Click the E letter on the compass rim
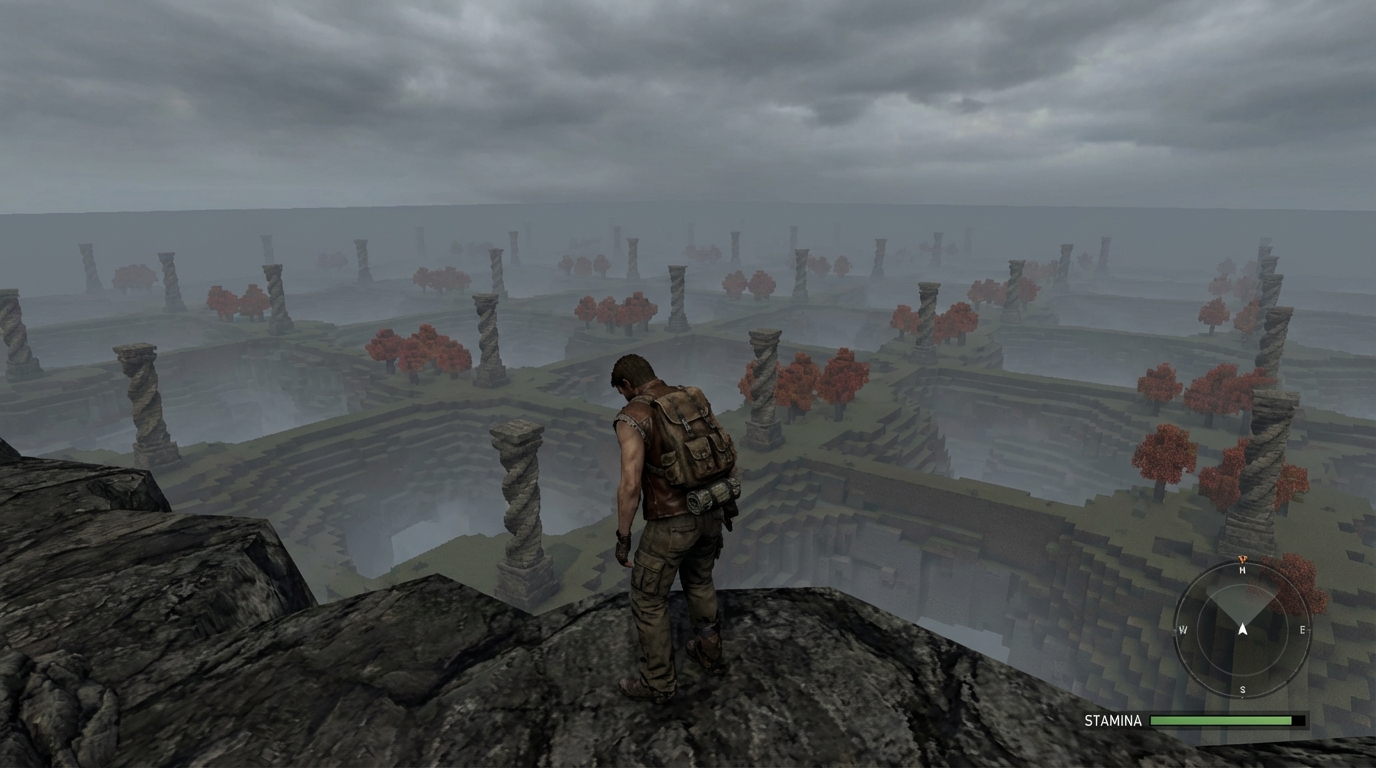The width and height of the screenshot is (1376, 768). point(1302,630)
